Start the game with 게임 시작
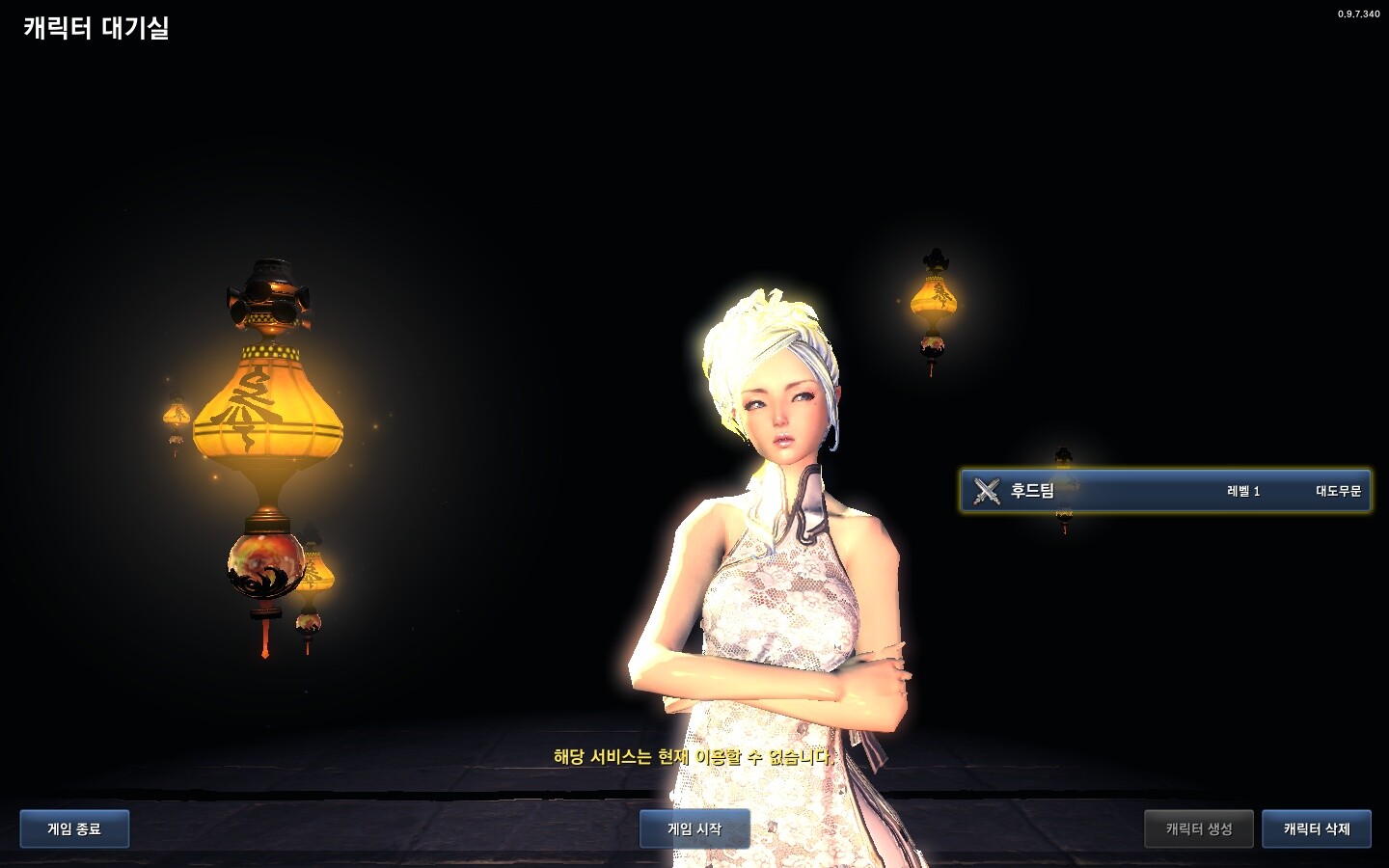This screenshot has width=1389, height=868. point(694,828)
